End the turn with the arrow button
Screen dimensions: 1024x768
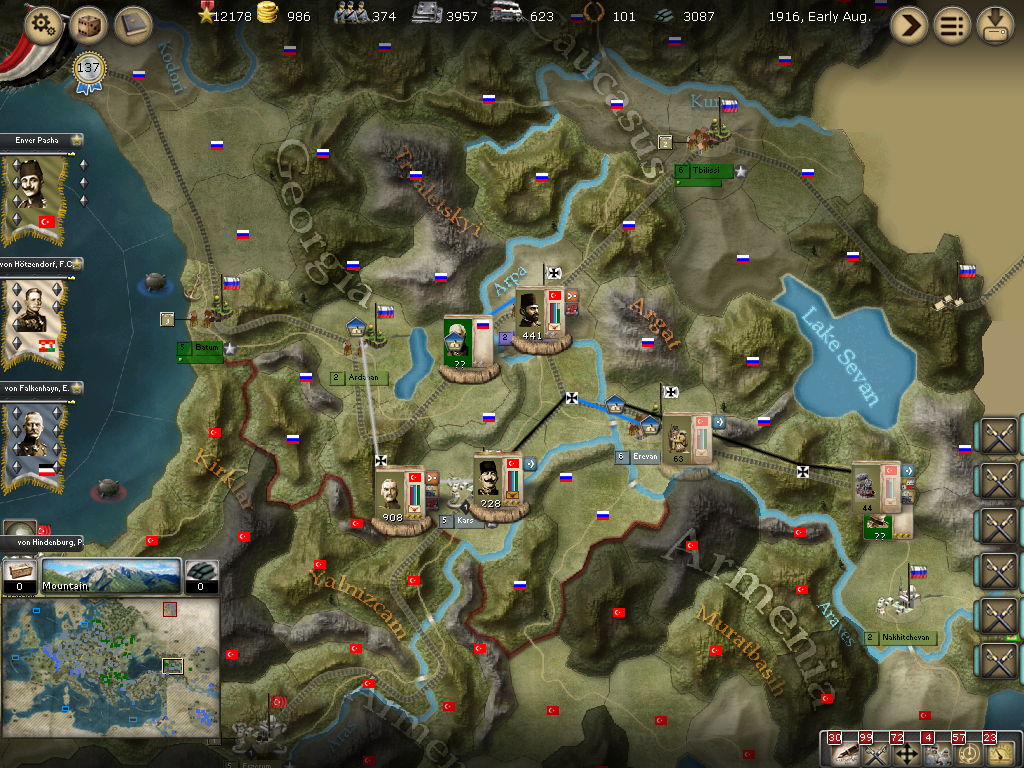click(x=909, y=25)
